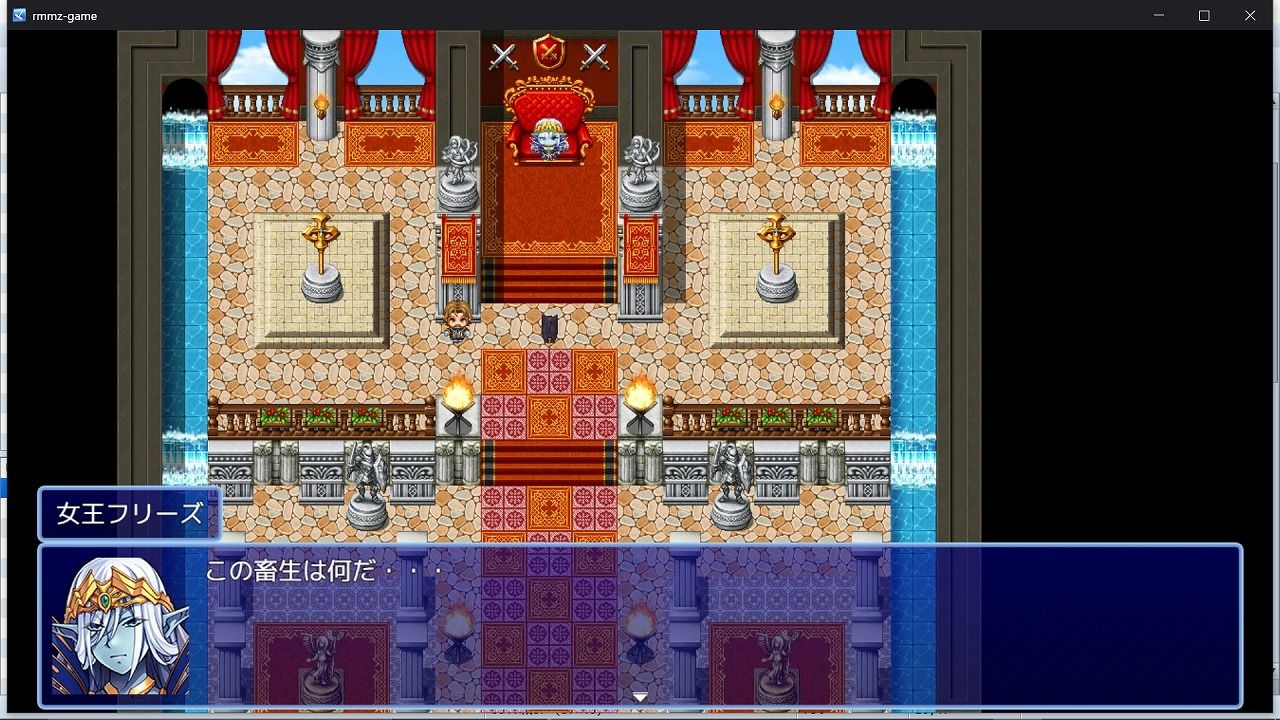Click the 女王フリーズ name box

pyautogui.click(x=128, y=514)
